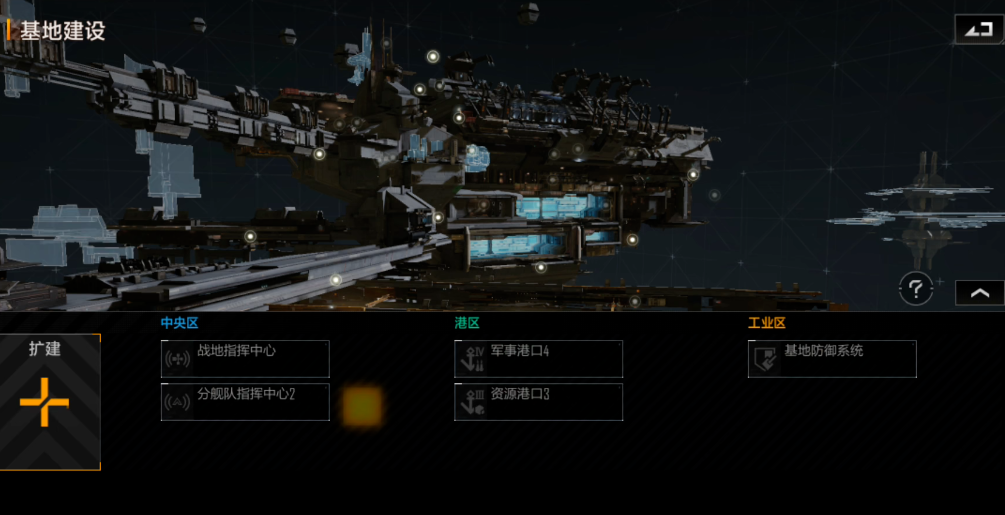Click the question mark help icon

coord(915,289)
